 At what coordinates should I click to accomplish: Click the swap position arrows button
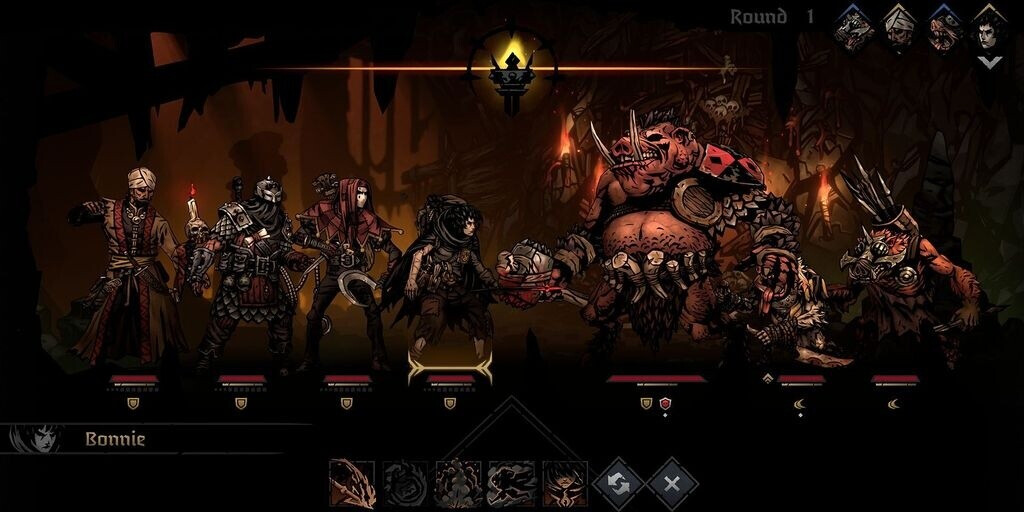tap(619, 484)
